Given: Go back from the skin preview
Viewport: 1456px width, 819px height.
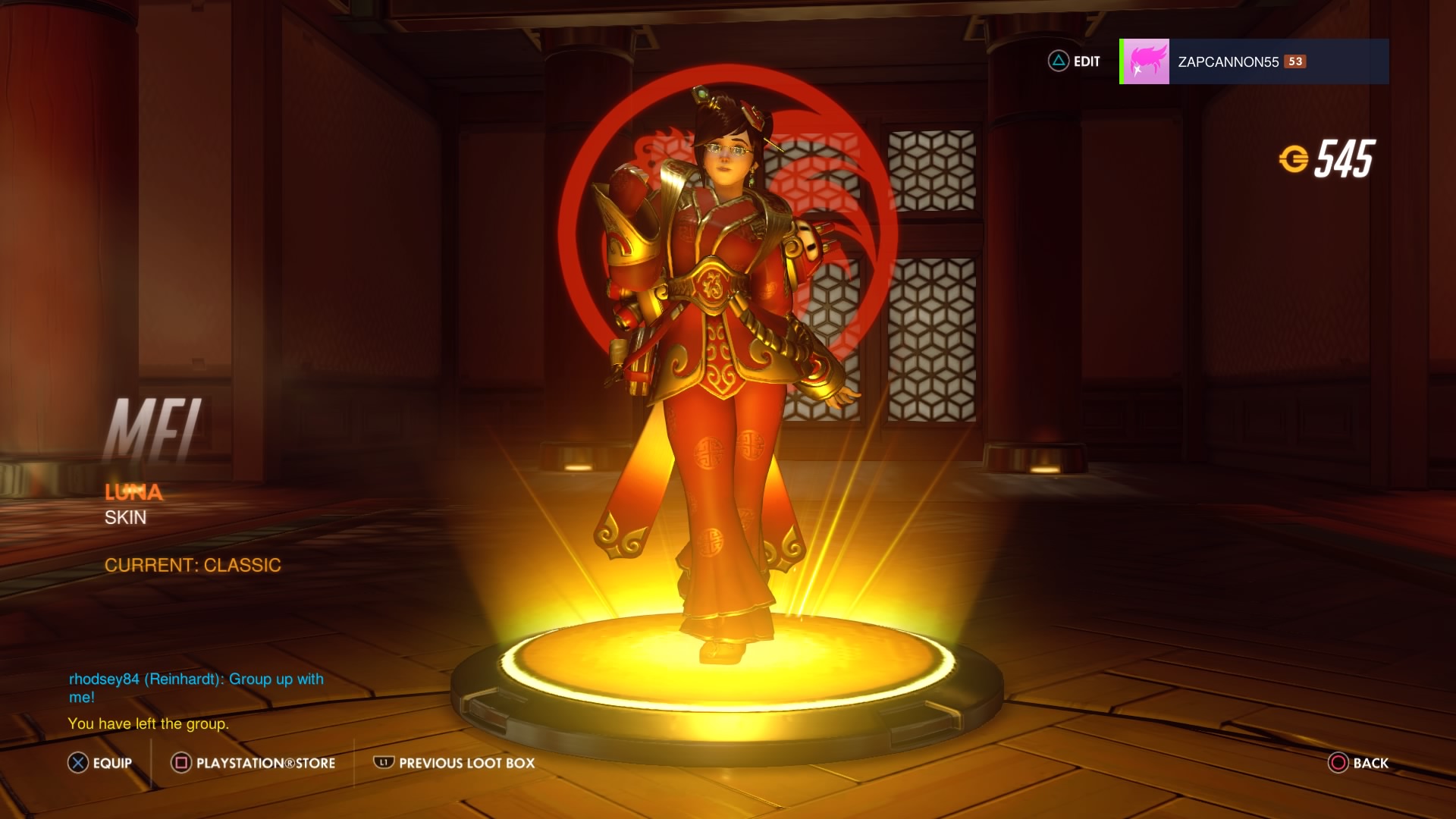Looking at the screenshot, I should (x=1358, y=763).
